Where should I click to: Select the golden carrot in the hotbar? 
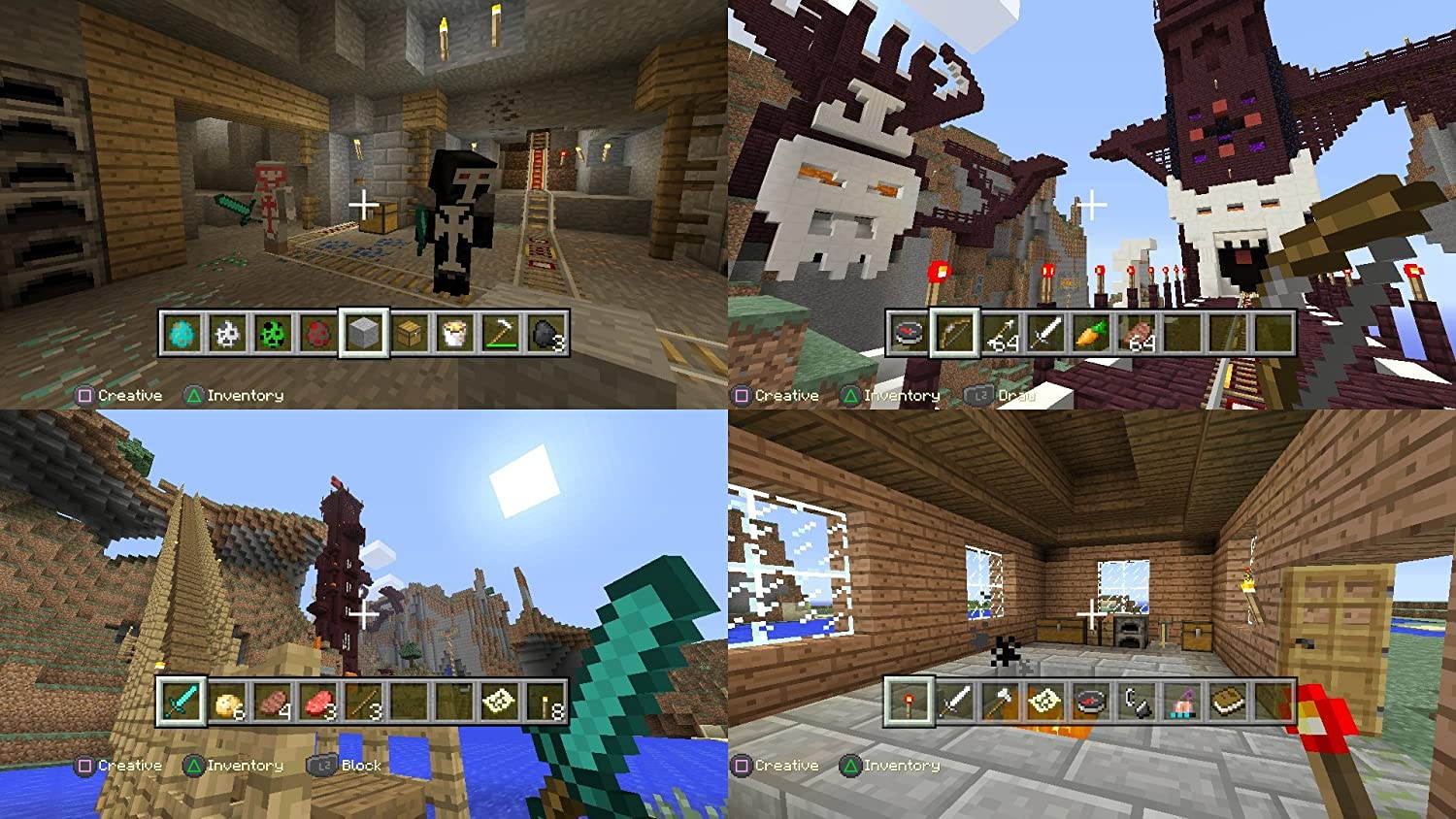coord(1093,336)
